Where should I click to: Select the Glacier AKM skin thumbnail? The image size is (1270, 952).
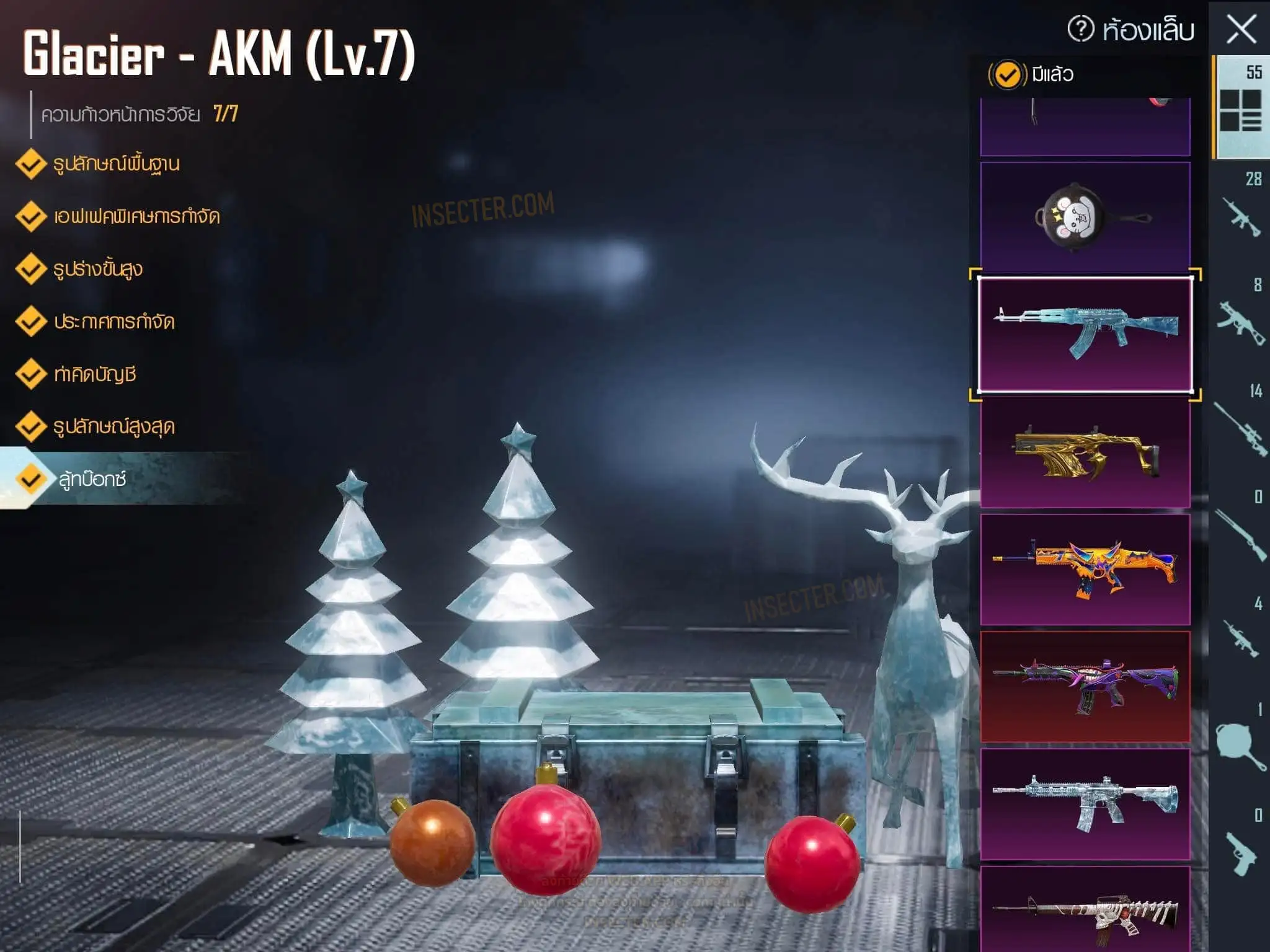(1085, 335)
